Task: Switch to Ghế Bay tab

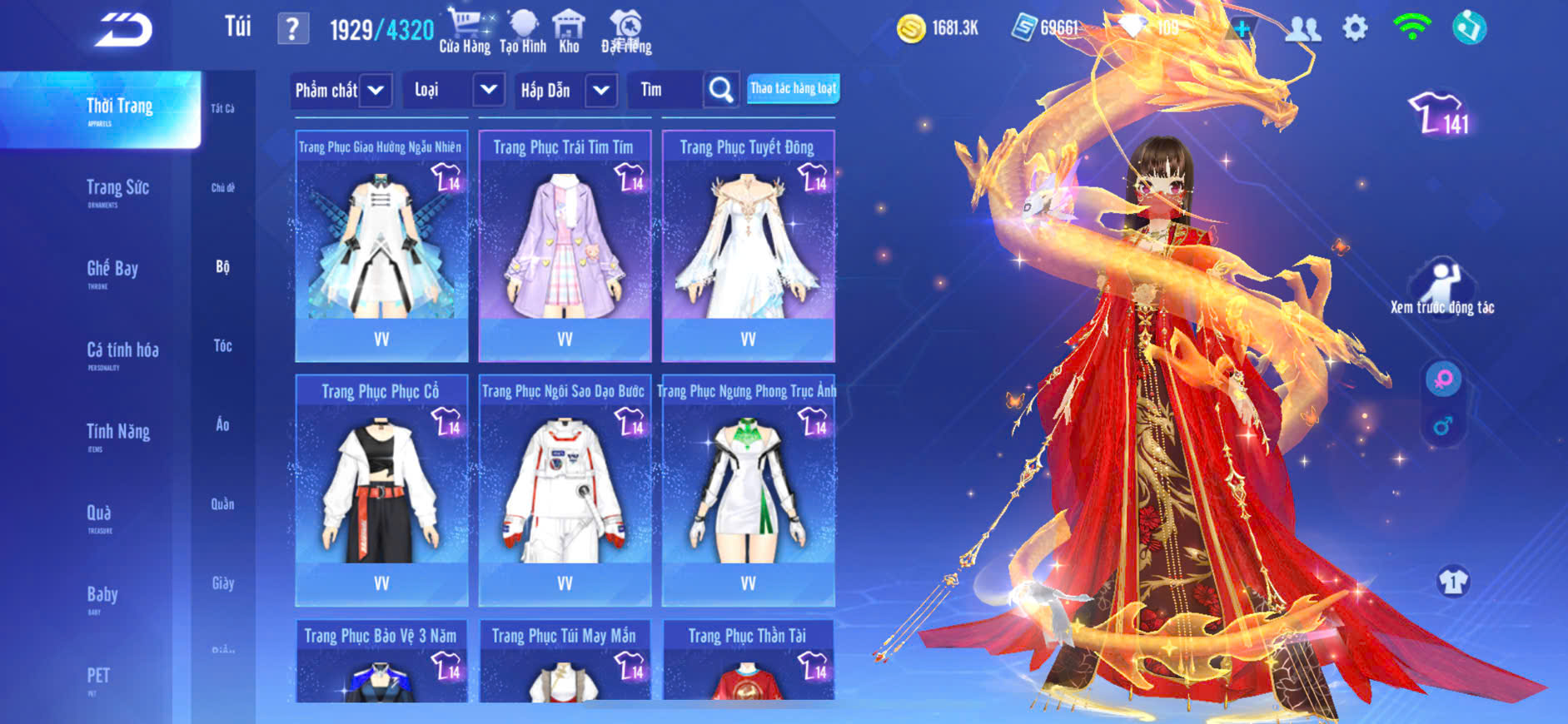Action: point(112,270)
